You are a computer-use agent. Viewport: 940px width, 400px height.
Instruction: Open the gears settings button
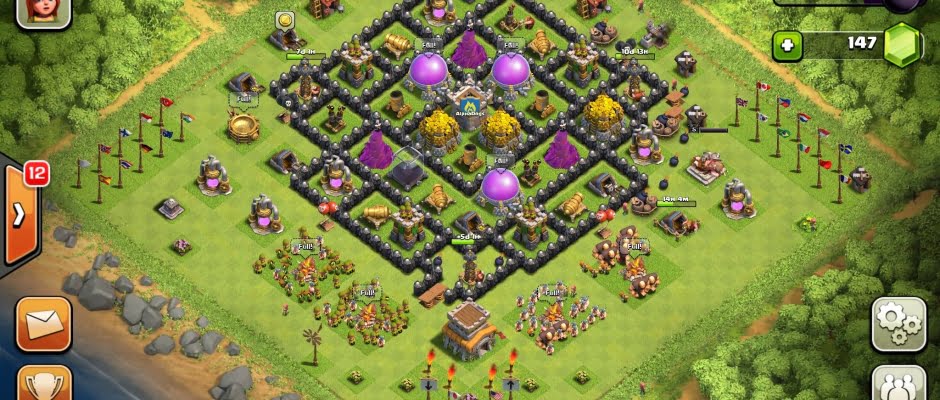(x=898, y=323)
